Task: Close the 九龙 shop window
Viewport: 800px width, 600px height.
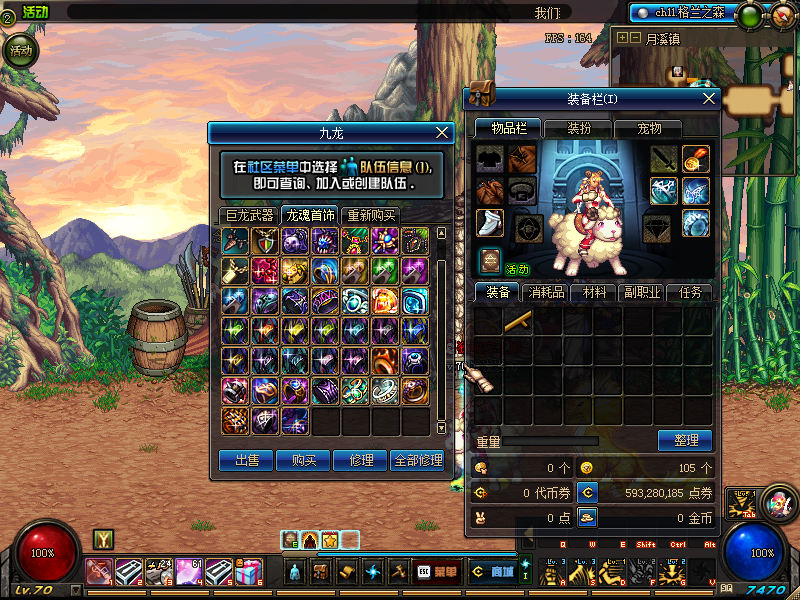Action: [443, 132]
